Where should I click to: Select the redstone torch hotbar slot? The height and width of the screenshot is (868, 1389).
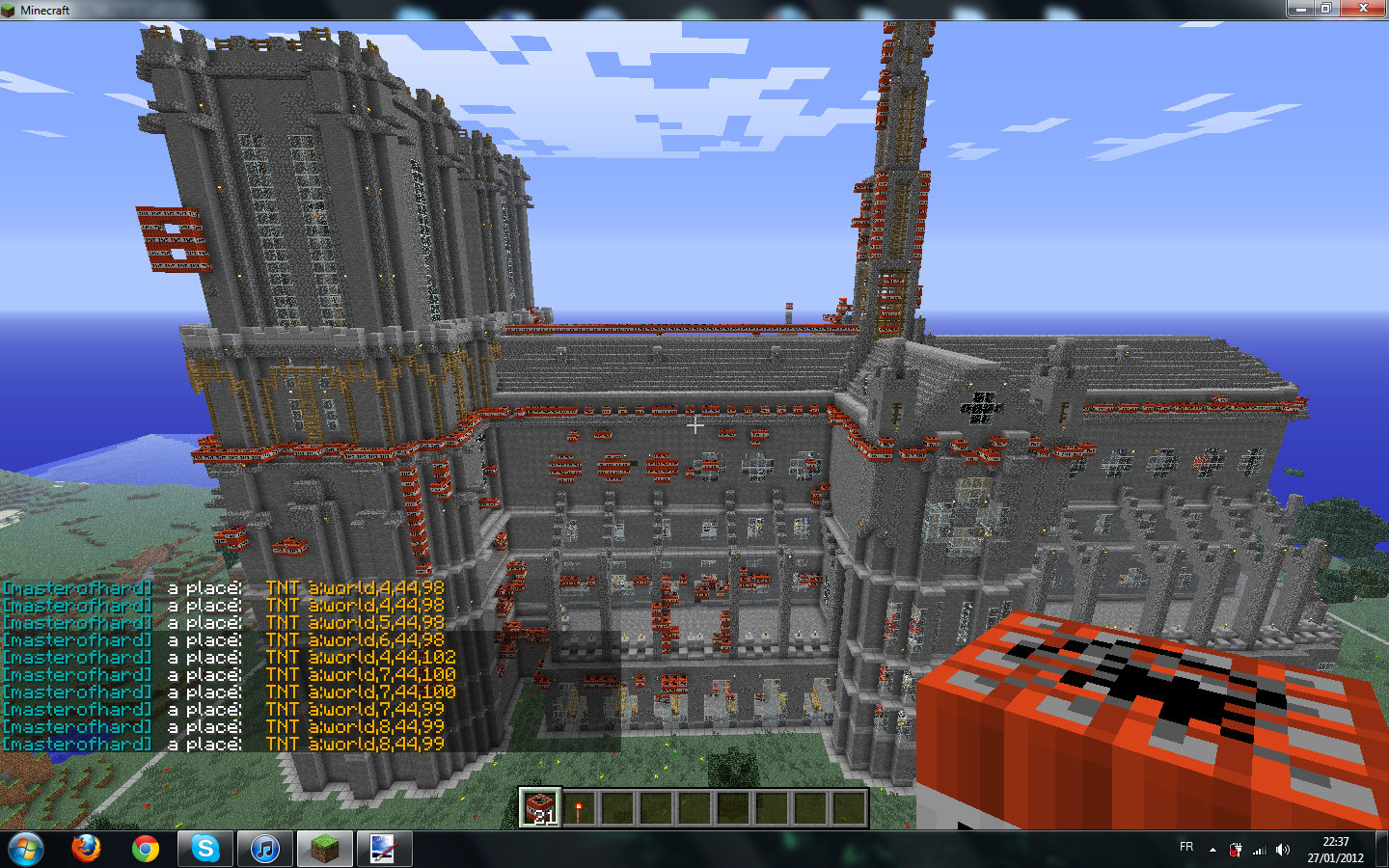[579, 808]
